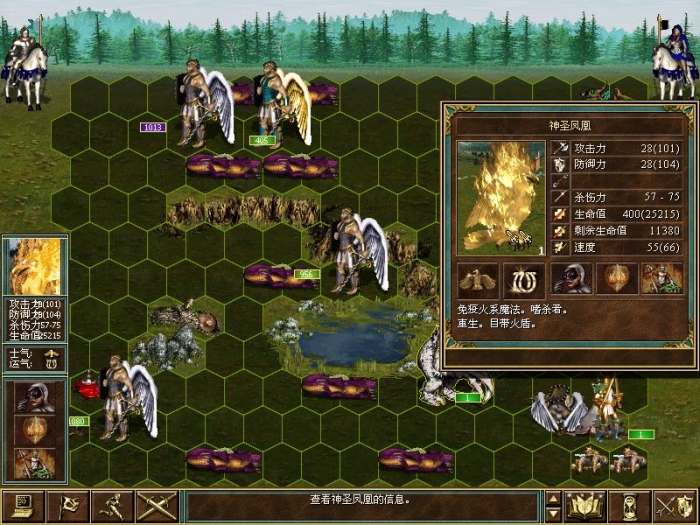The width and height of the screenshot is (700, 525).
Task: Open combat options with the computer icon
Action: point(20,506)
